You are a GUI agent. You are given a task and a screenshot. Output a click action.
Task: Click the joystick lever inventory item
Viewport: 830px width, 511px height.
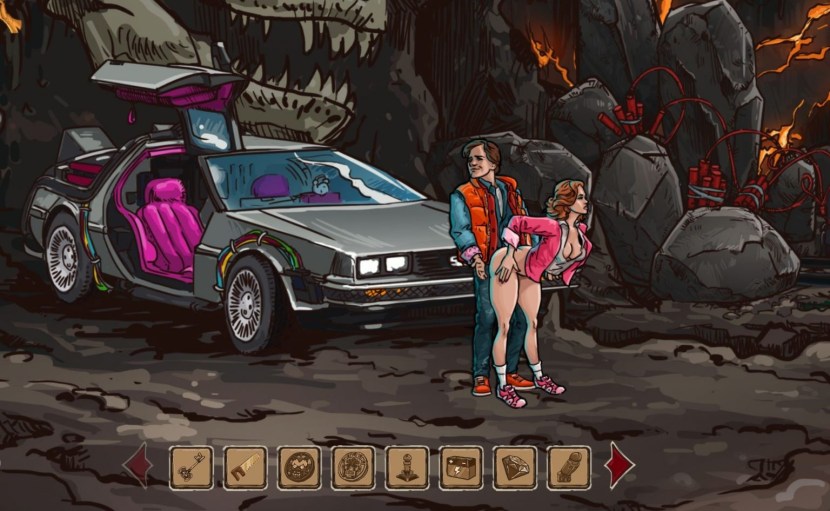pos(407,467)
